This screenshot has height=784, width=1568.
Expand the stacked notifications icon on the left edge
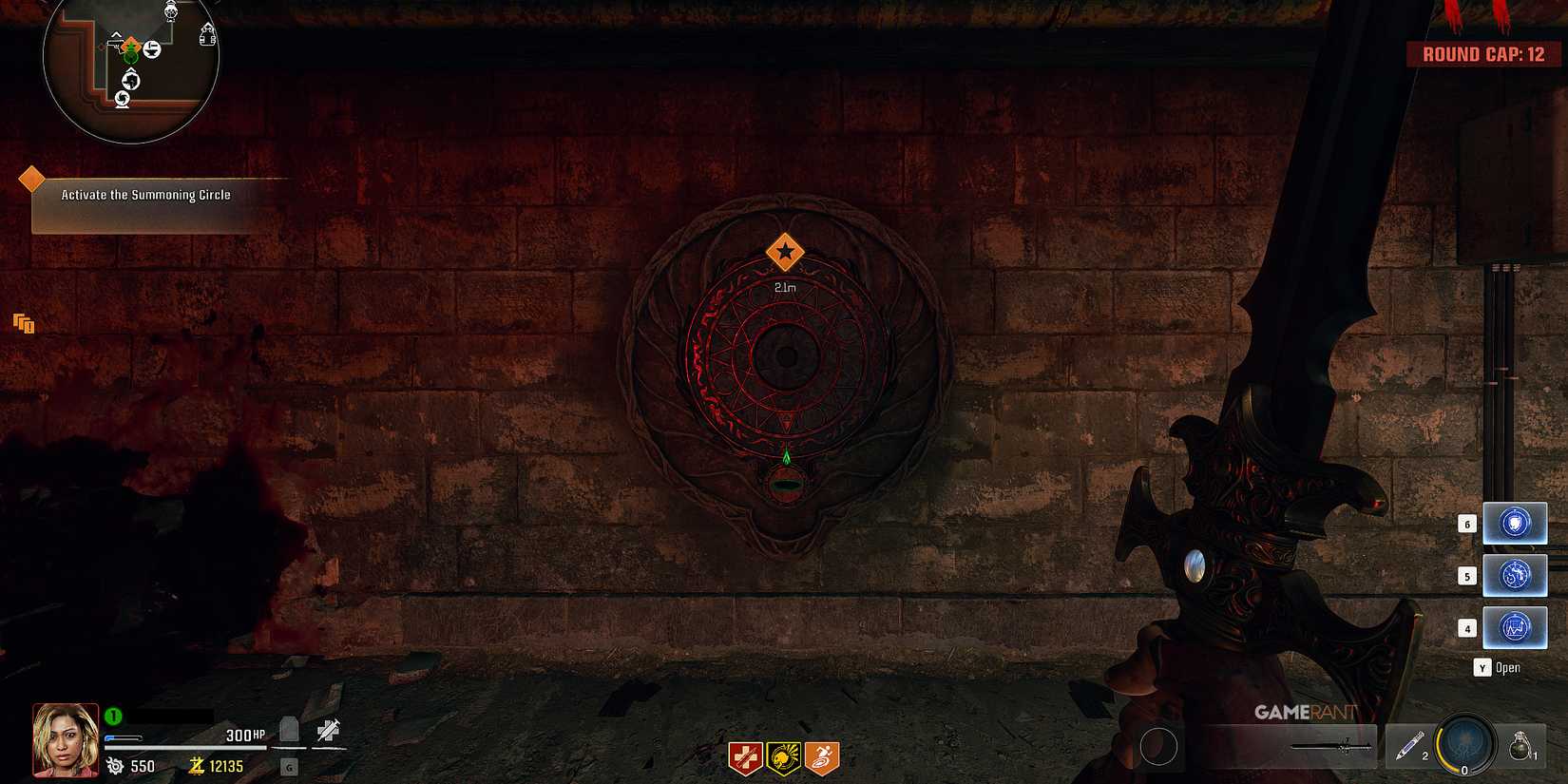(x=24, y=324)
